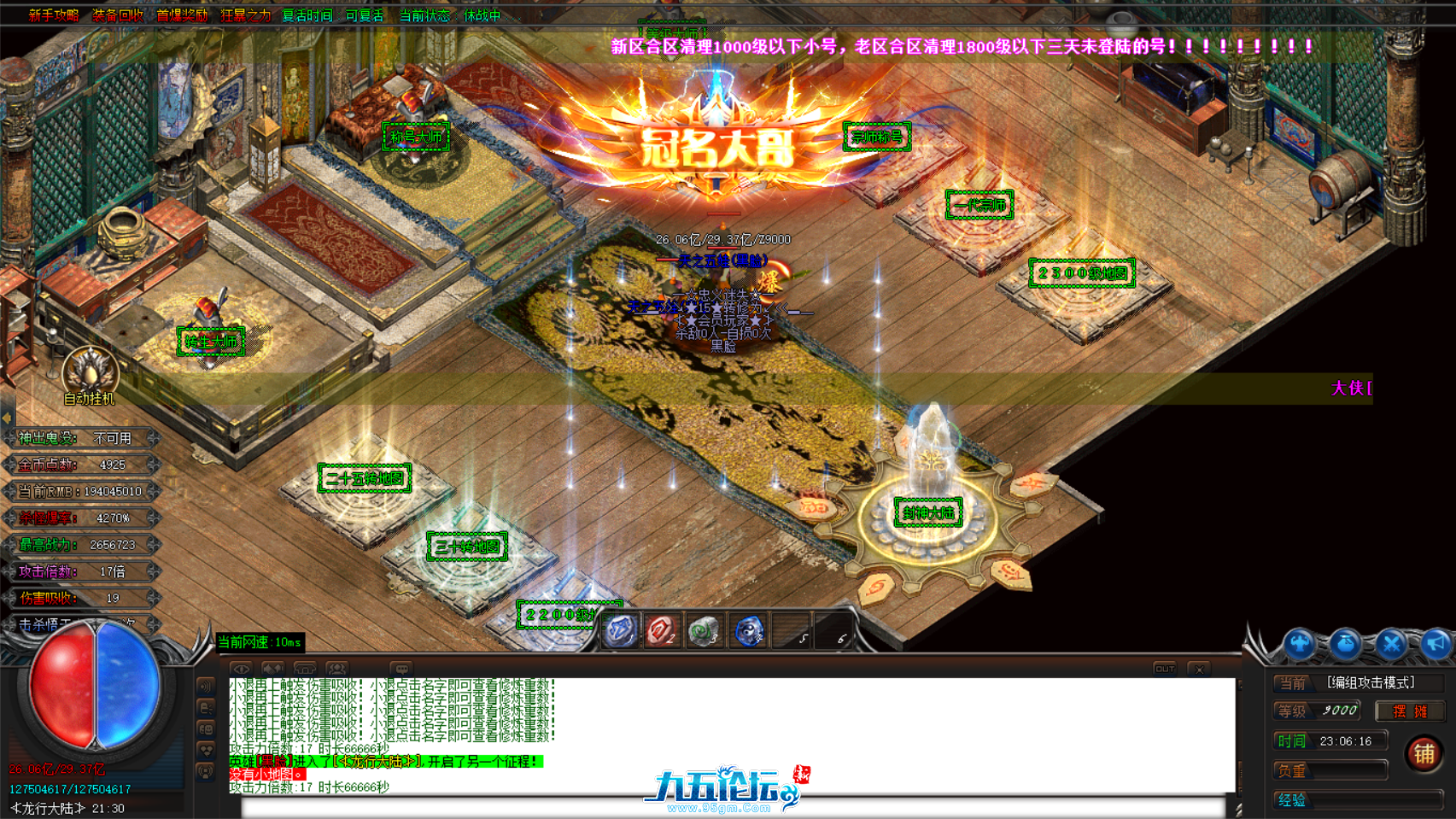Viewport: 1456px width, 819px height.
Task: Toggle the eye icon on the chat toolbar
Action: (240, 669)
